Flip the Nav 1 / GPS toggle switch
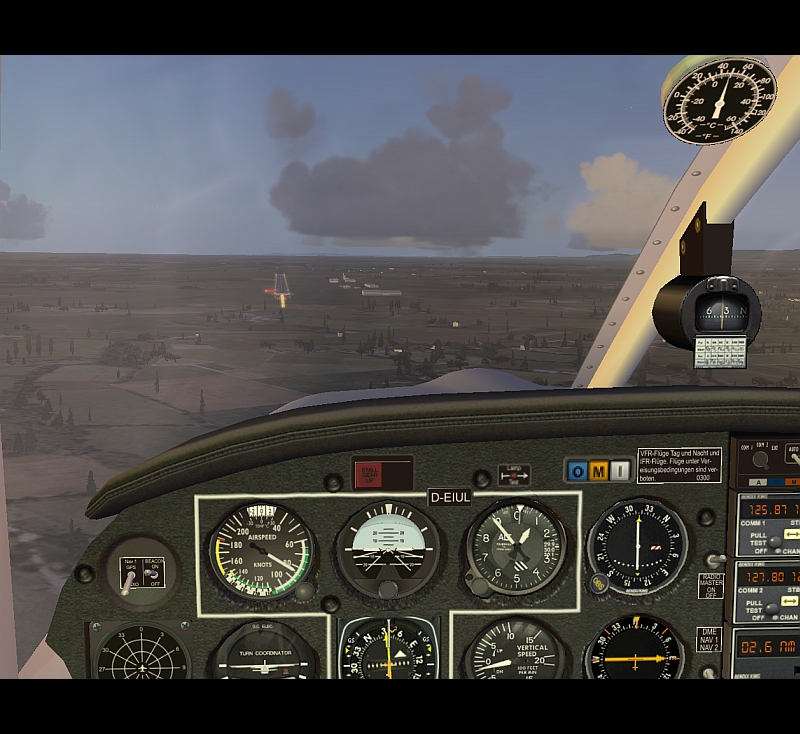800x734 pixels. [x=128, y=582]
